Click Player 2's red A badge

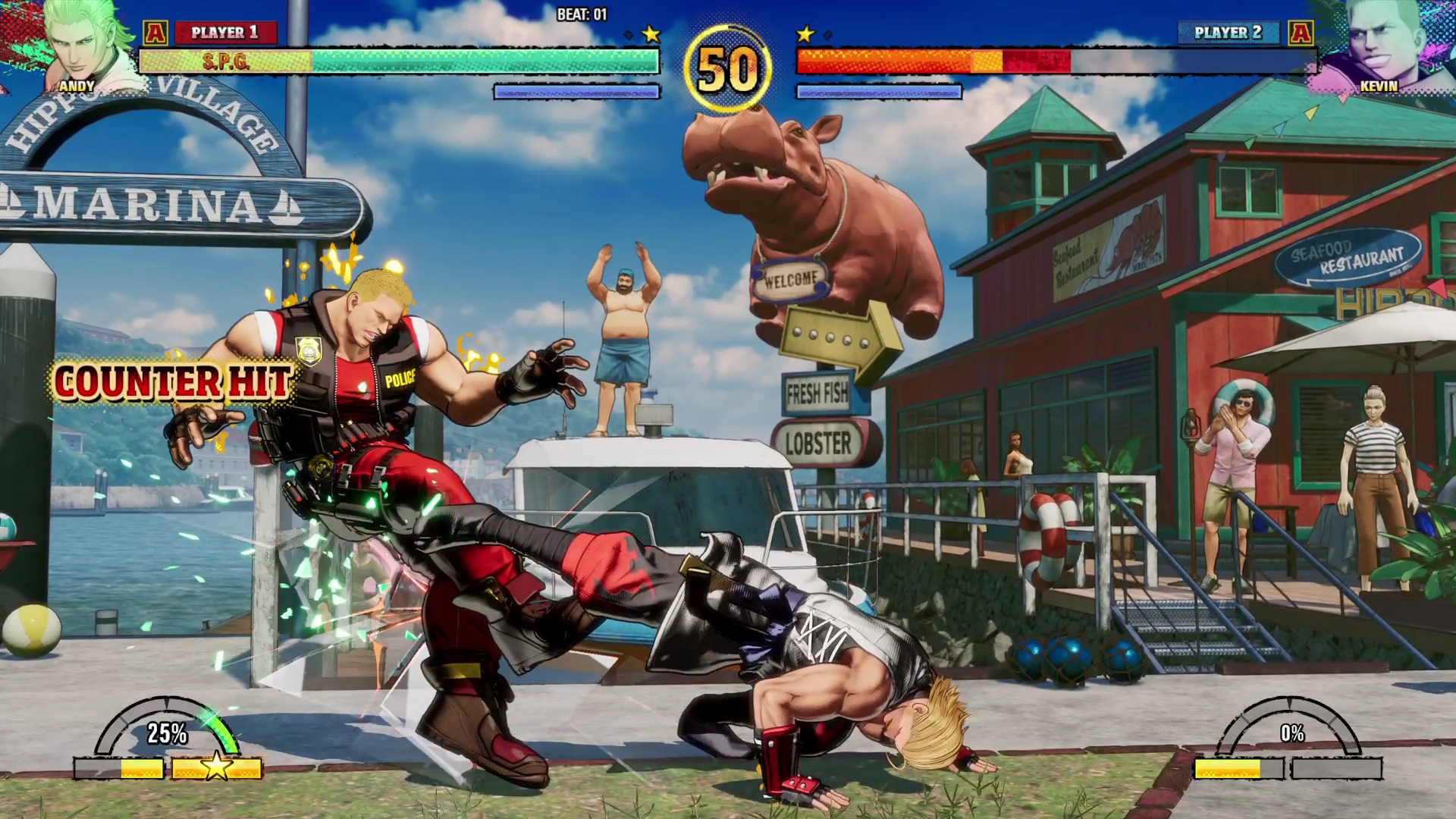tap(1301, 33)
